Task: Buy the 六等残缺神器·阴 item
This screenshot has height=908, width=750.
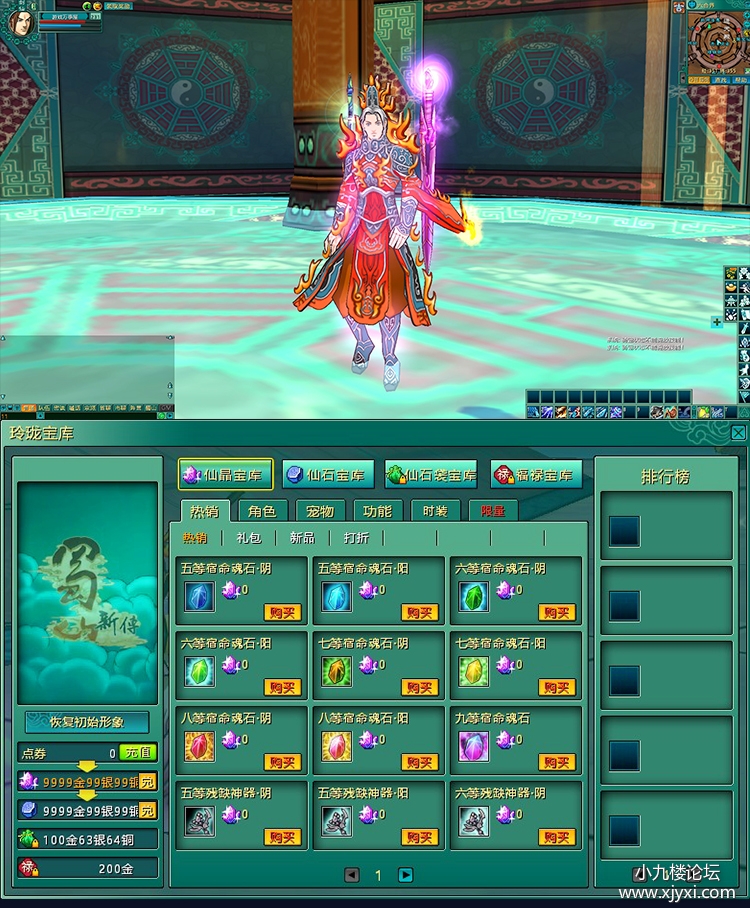Action: (557, 837)
